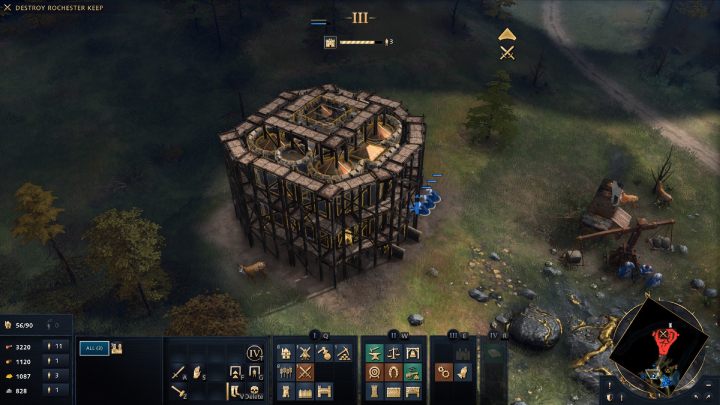The width and height of the screenshot is (720, 405).
Task: Select the siege workshop gears icon
Action: coord(442,372)
